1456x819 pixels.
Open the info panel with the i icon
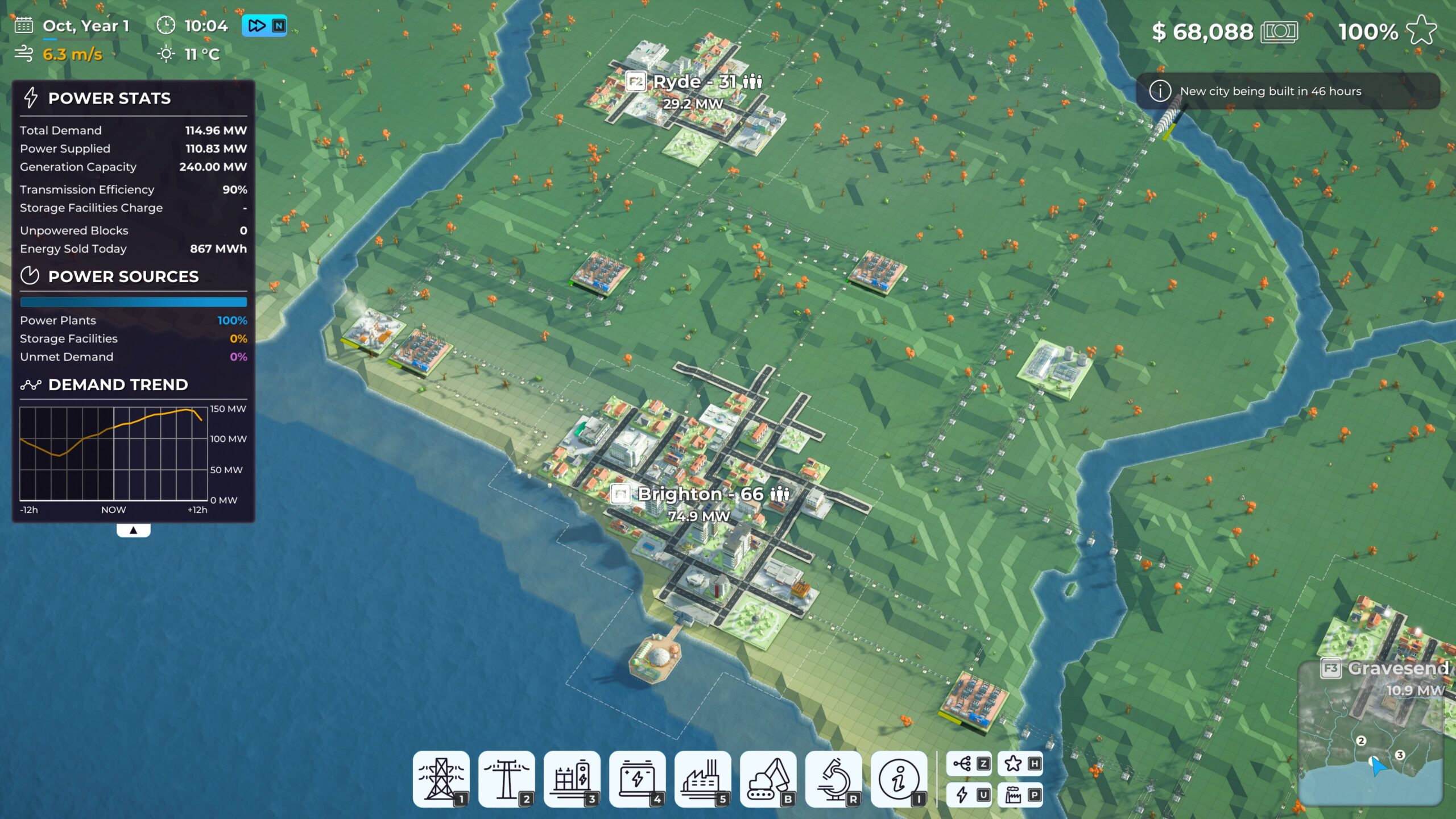(899, 779)
